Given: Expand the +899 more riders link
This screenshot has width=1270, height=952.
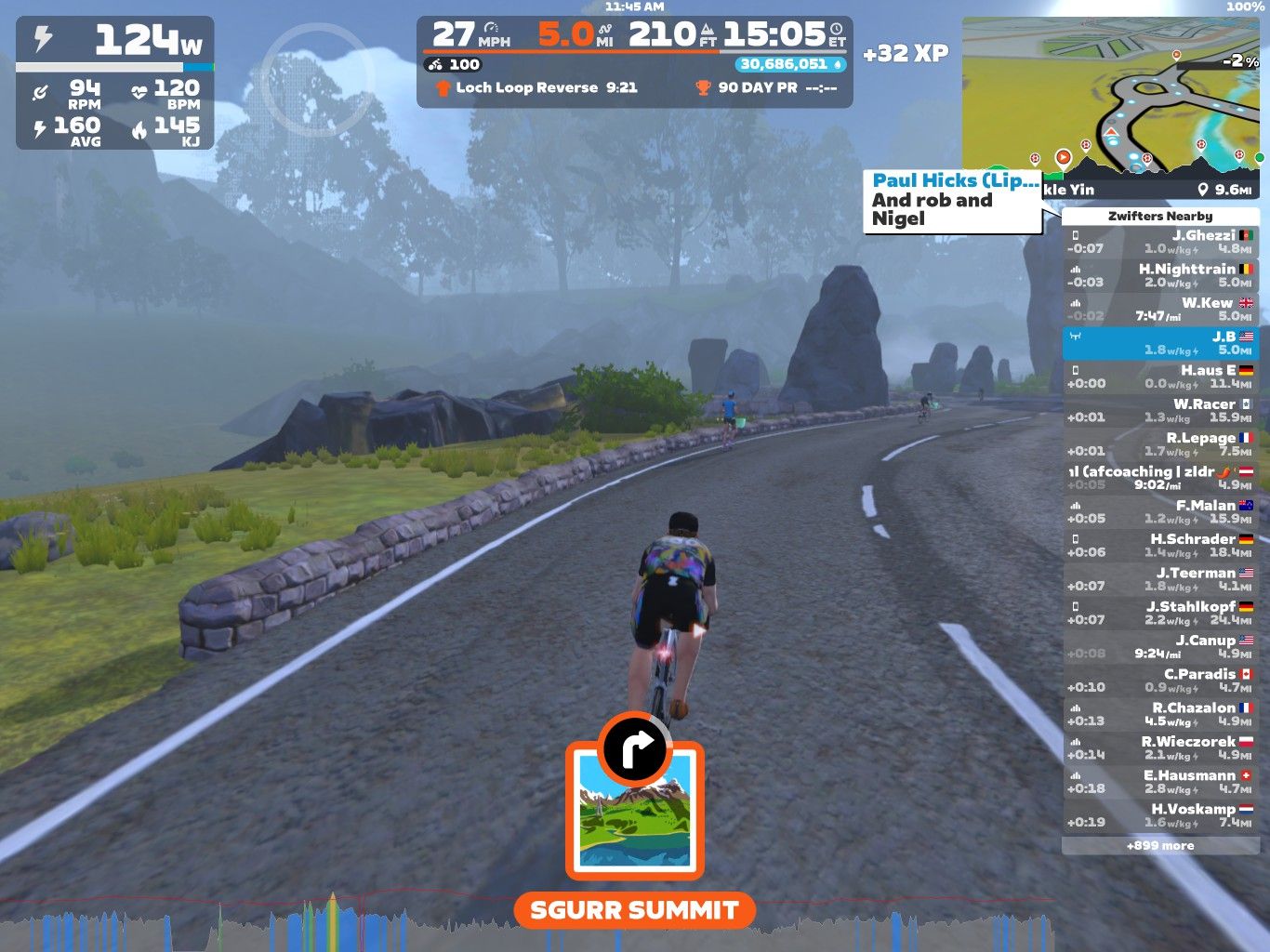Looking at the screenshot, I should tap(1160, 845).
